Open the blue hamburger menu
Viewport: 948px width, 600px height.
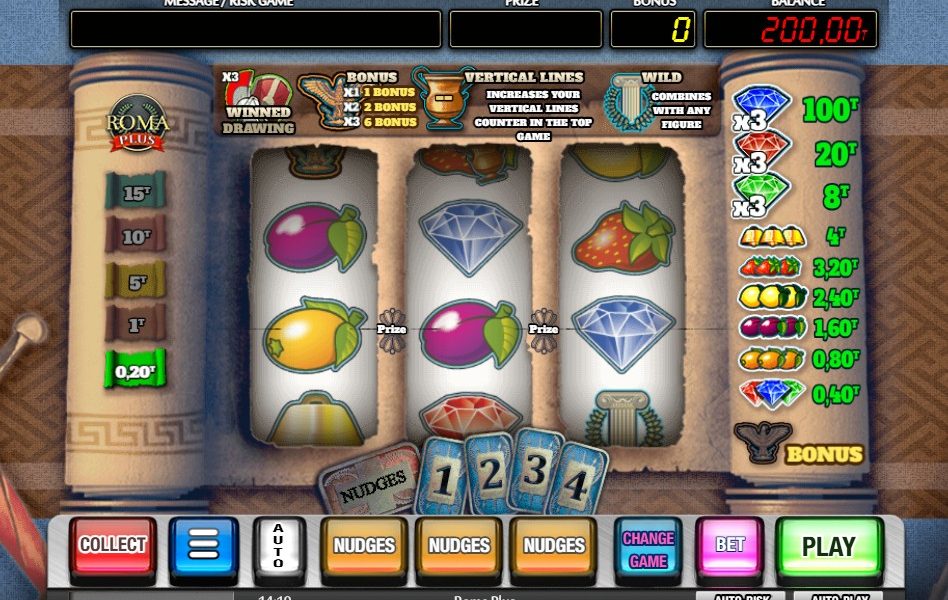pos(203,546)
